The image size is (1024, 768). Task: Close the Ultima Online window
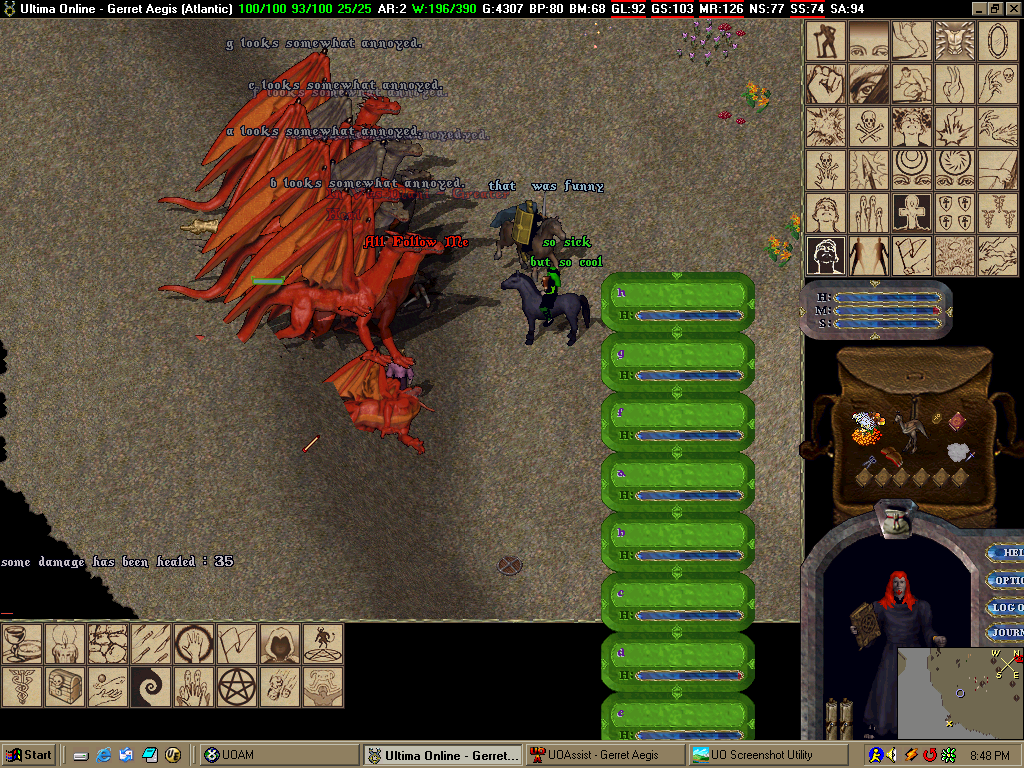coord(1012,8)
